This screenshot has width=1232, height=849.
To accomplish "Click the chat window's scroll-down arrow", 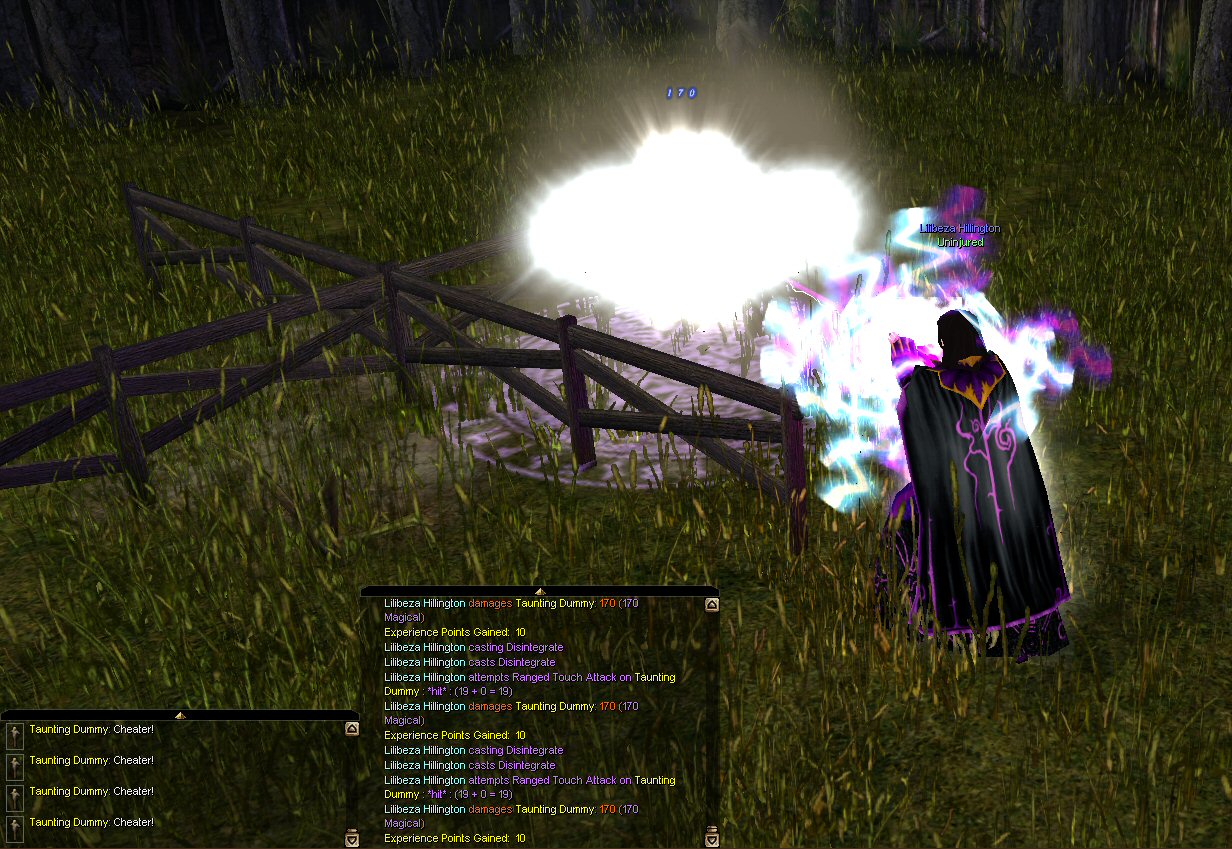I will click(x=351, y=839).
